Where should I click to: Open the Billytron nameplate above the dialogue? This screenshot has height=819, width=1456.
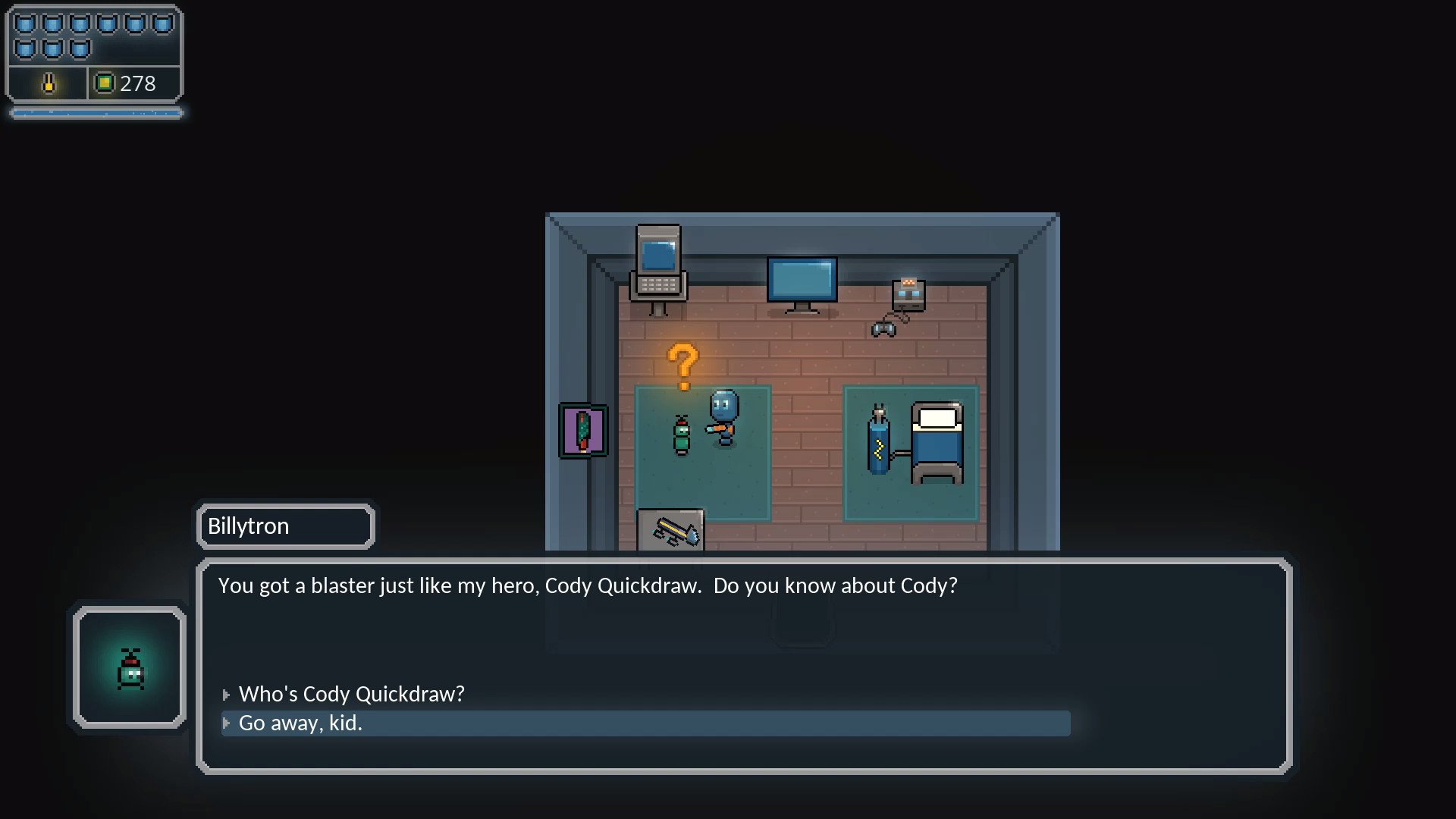tap(285, 526)
